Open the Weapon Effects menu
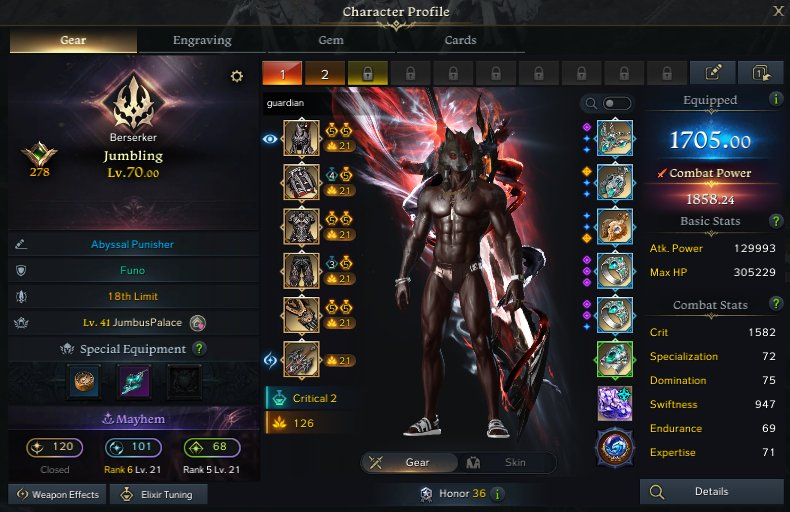 [56, 494]
